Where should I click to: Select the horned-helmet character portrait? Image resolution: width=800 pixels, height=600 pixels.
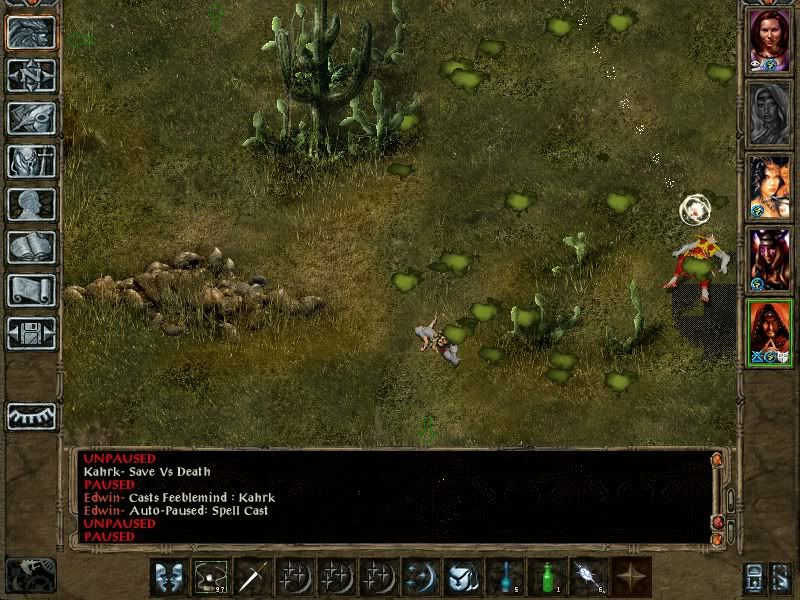point(770,260)
